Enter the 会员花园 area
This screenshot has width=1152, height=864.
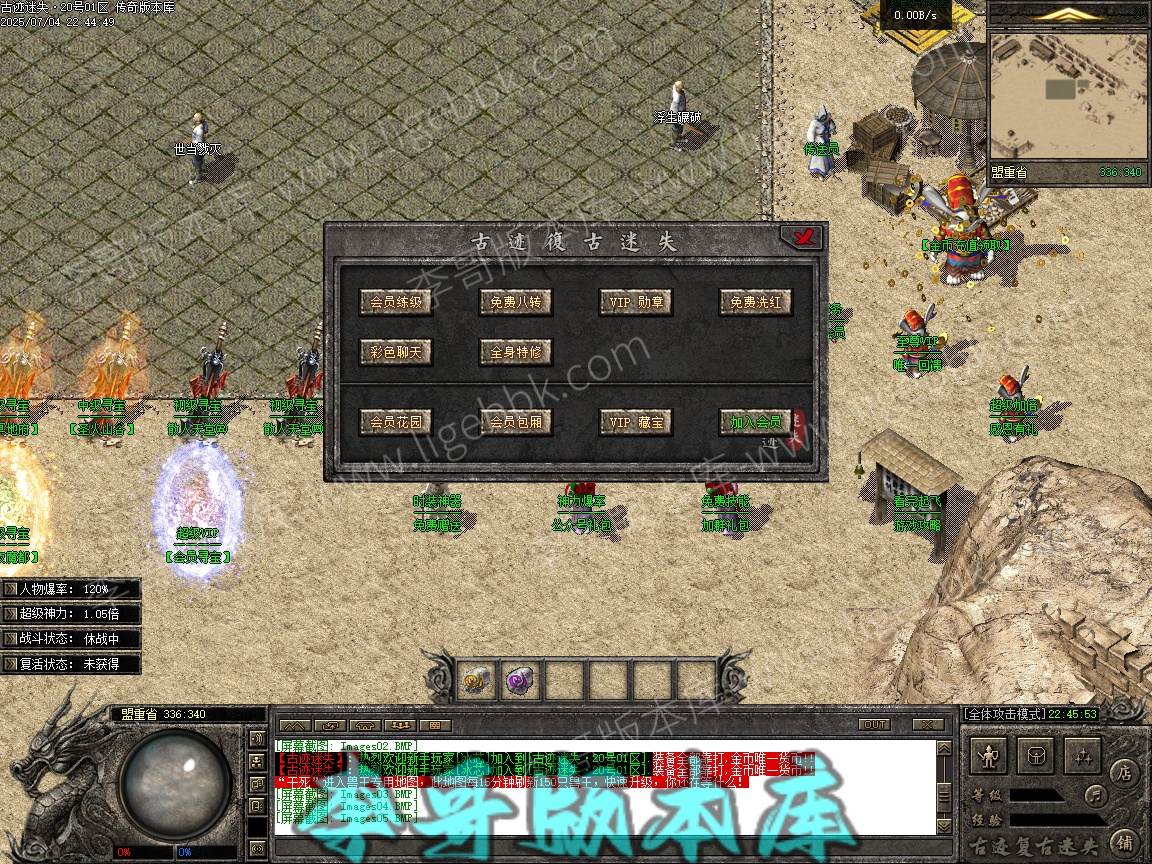coord(396,422)
